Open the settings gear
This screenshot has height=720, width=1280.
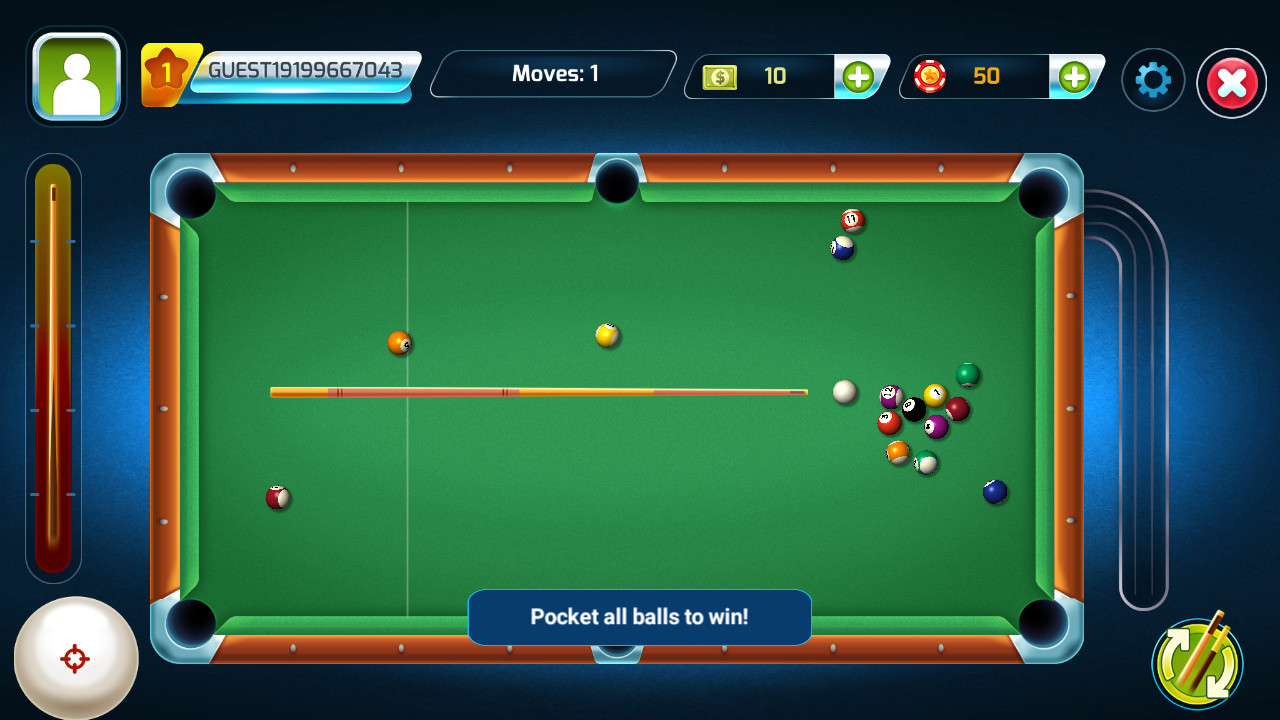(x=1153, y=80)
